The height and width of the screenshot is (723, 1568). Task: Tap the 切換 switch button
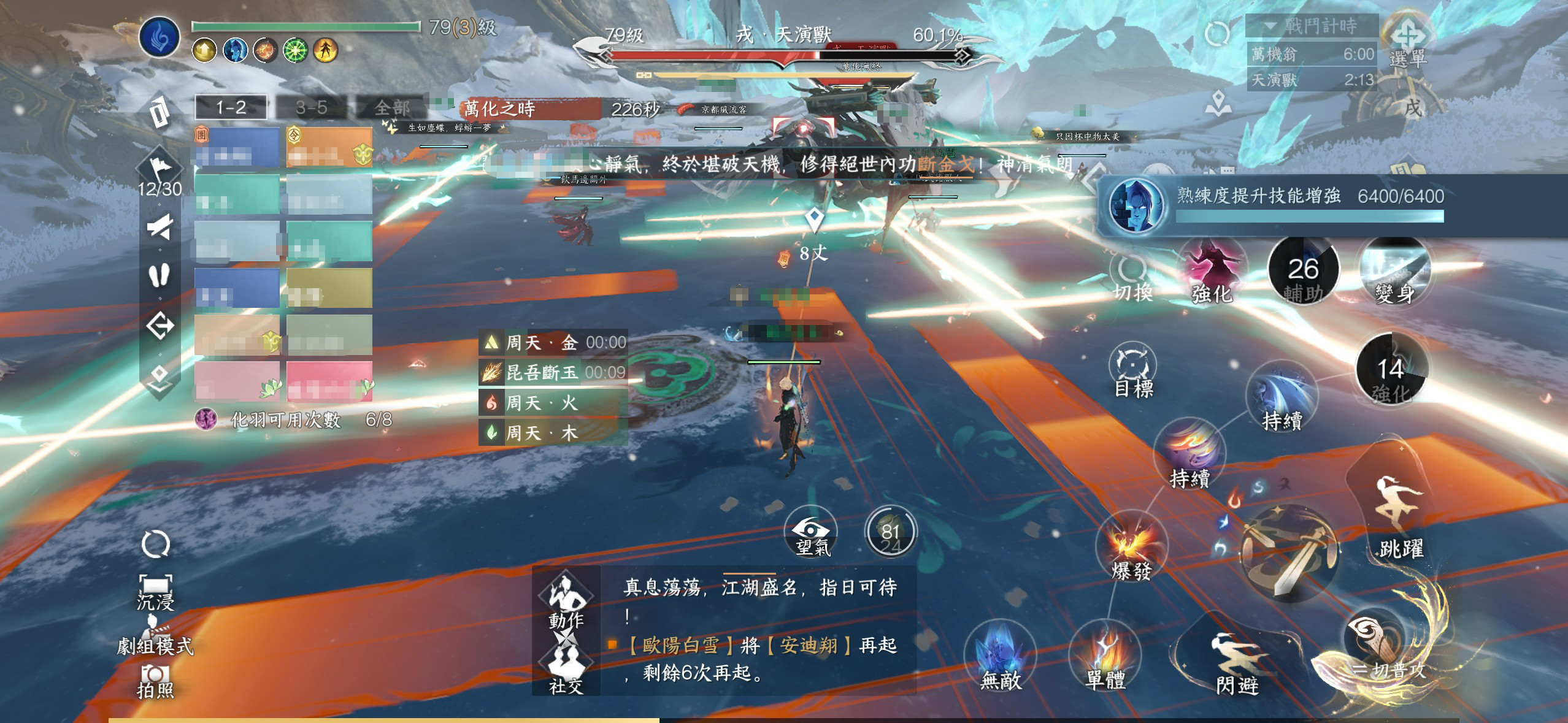point(1132,278)
